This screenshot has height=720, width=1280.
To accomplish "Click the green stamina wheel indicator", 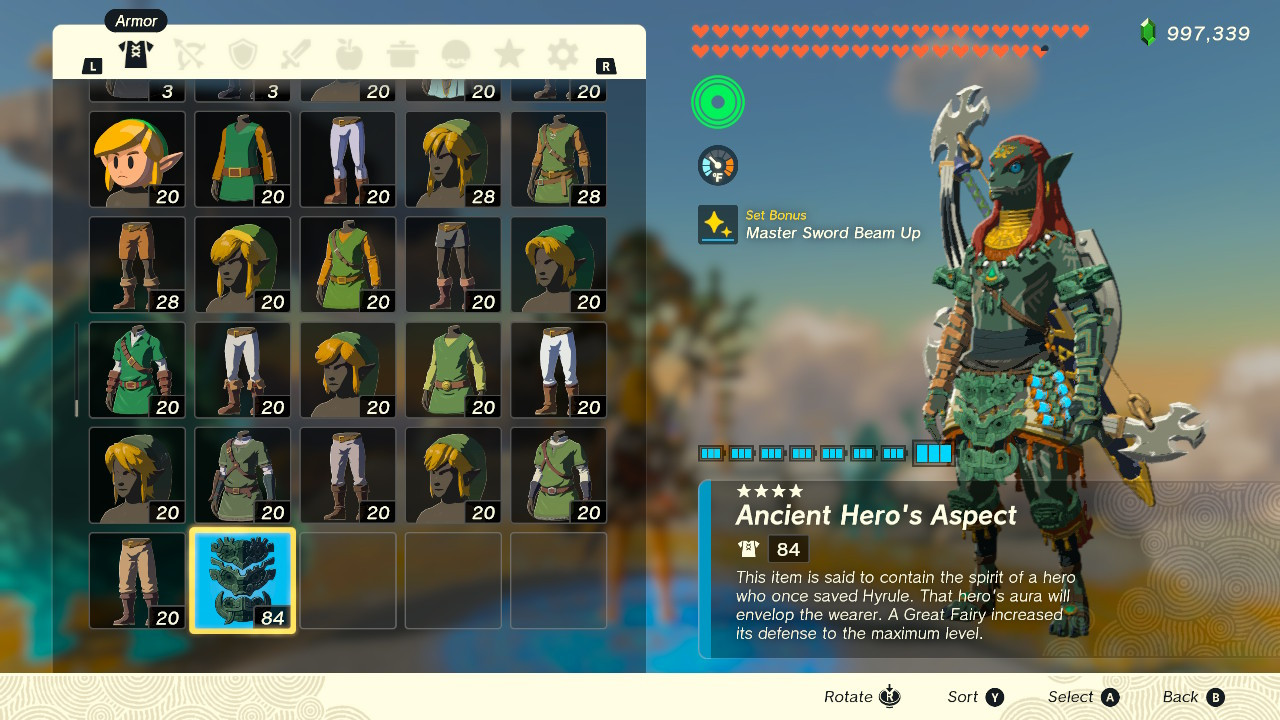I will 716,101.
